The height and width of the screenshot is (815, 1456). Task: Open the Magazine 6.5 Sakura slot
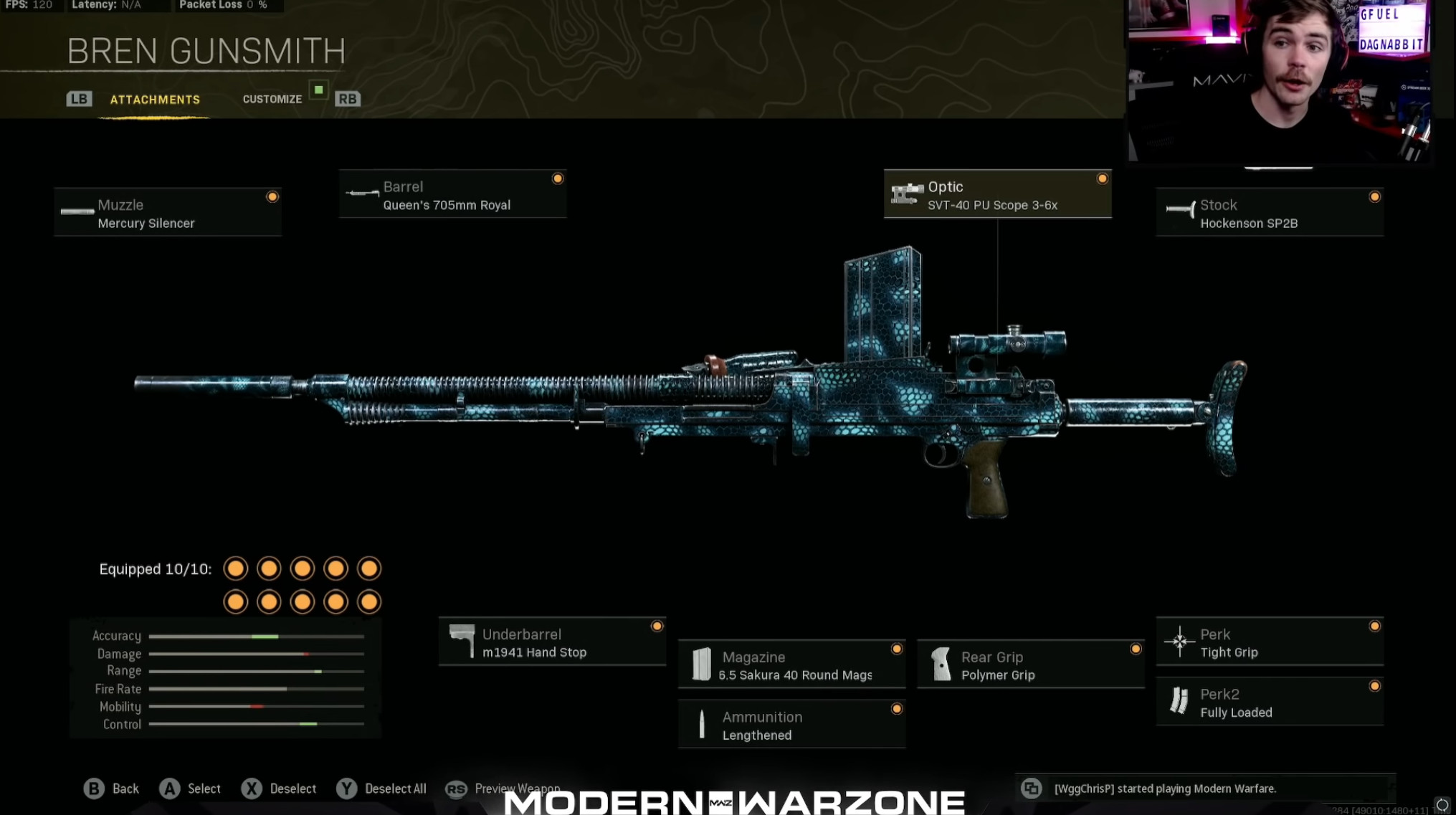pyautogui.click(x=791, y=665)
